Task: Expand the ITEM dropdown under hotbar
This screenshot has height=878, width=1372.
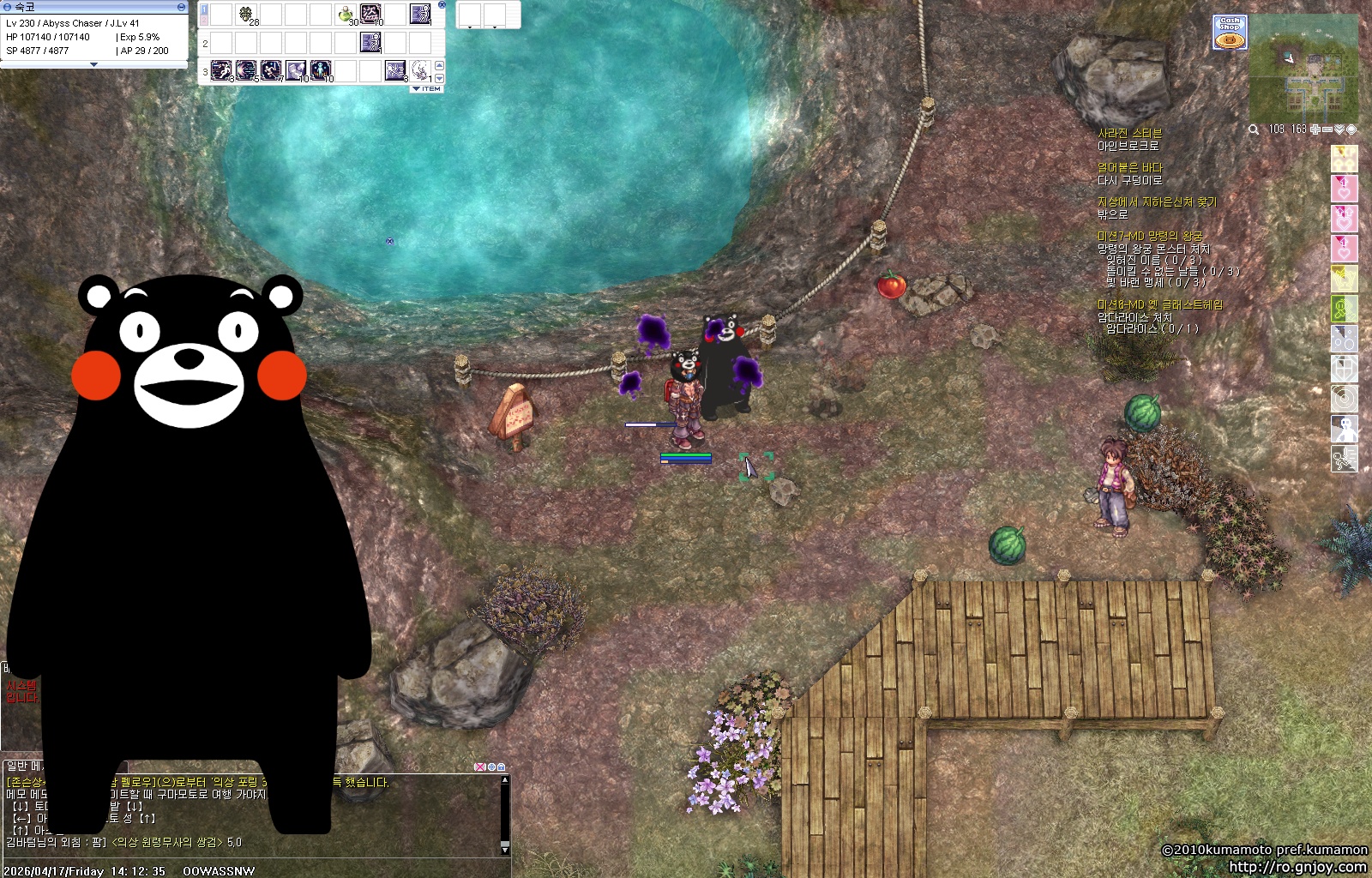Action: pyautogui.click(x=427, y=88)
